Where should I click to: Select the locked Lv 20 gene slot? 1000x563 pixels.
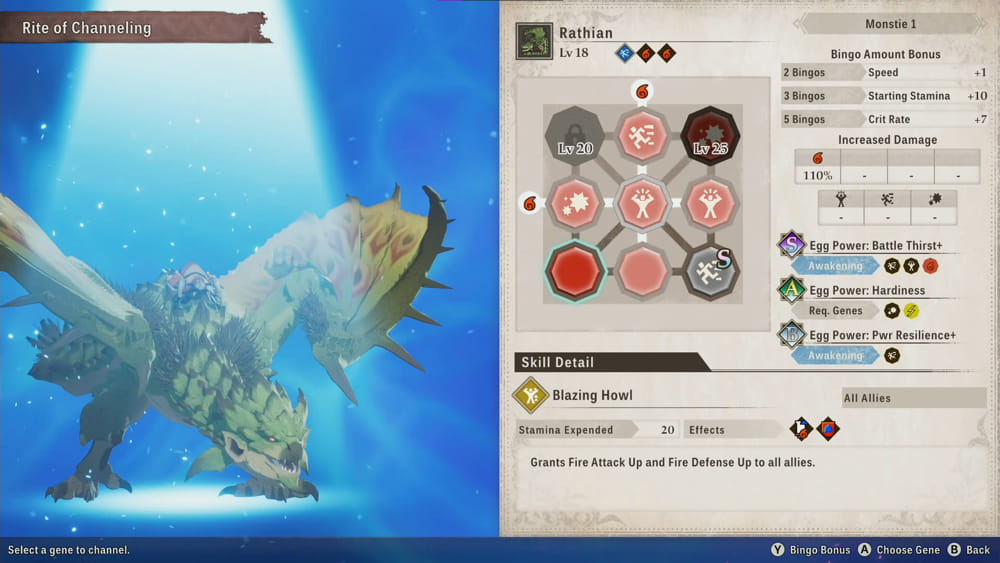575,136
